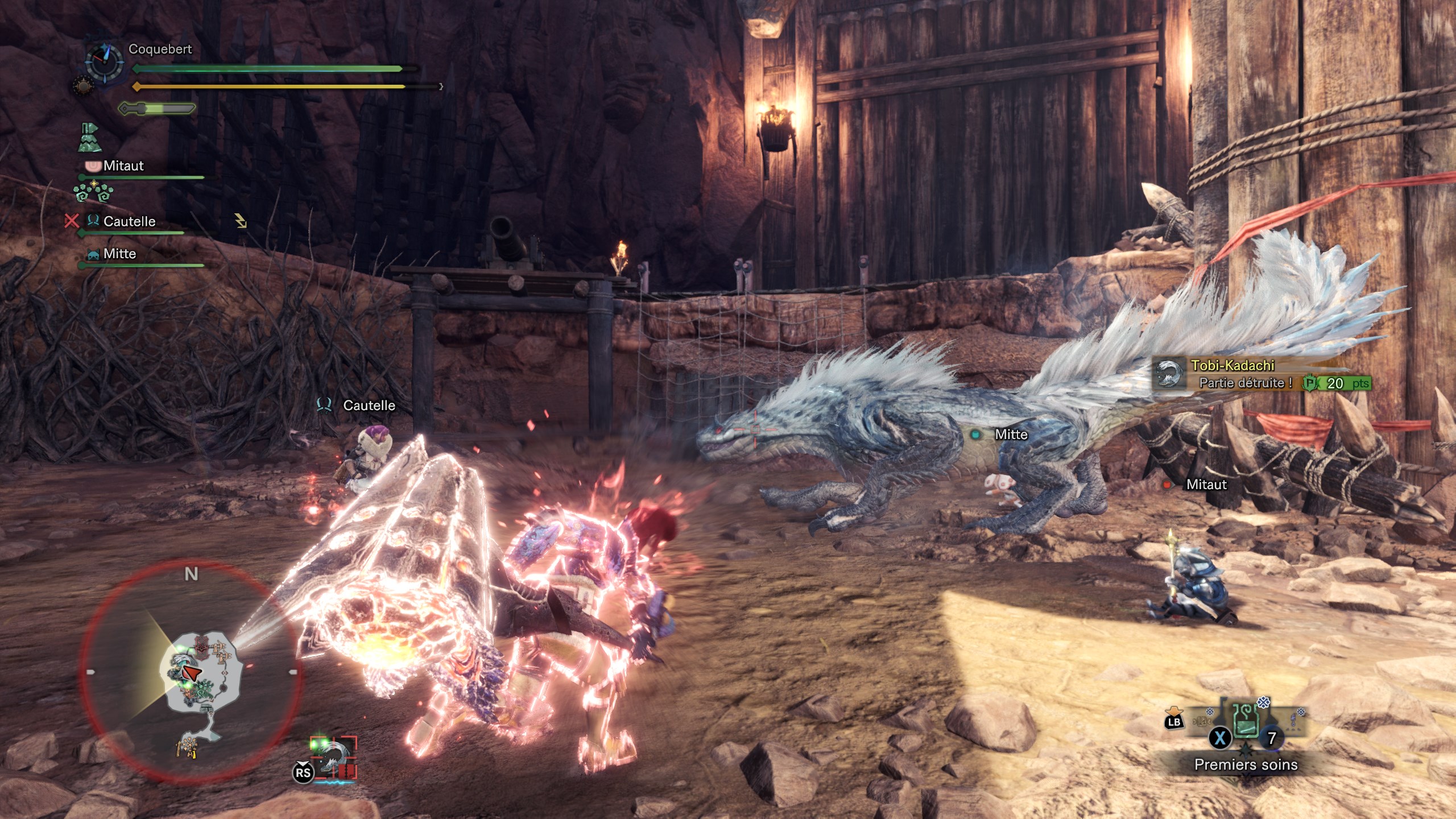
Task: Select Mitaut in the party list
Action: [123, 166]
